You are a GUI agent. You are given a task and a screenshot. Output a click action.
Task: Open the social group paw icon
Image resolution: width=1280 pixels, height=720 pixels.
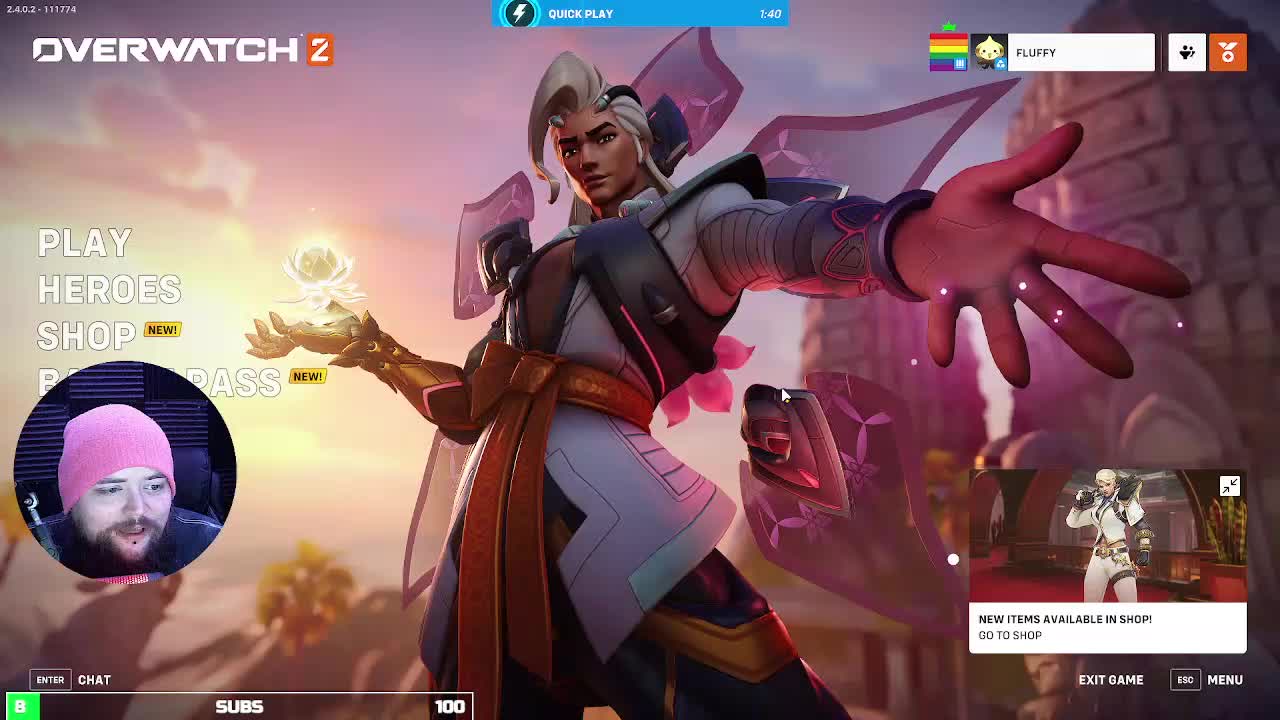[1187, 53]
